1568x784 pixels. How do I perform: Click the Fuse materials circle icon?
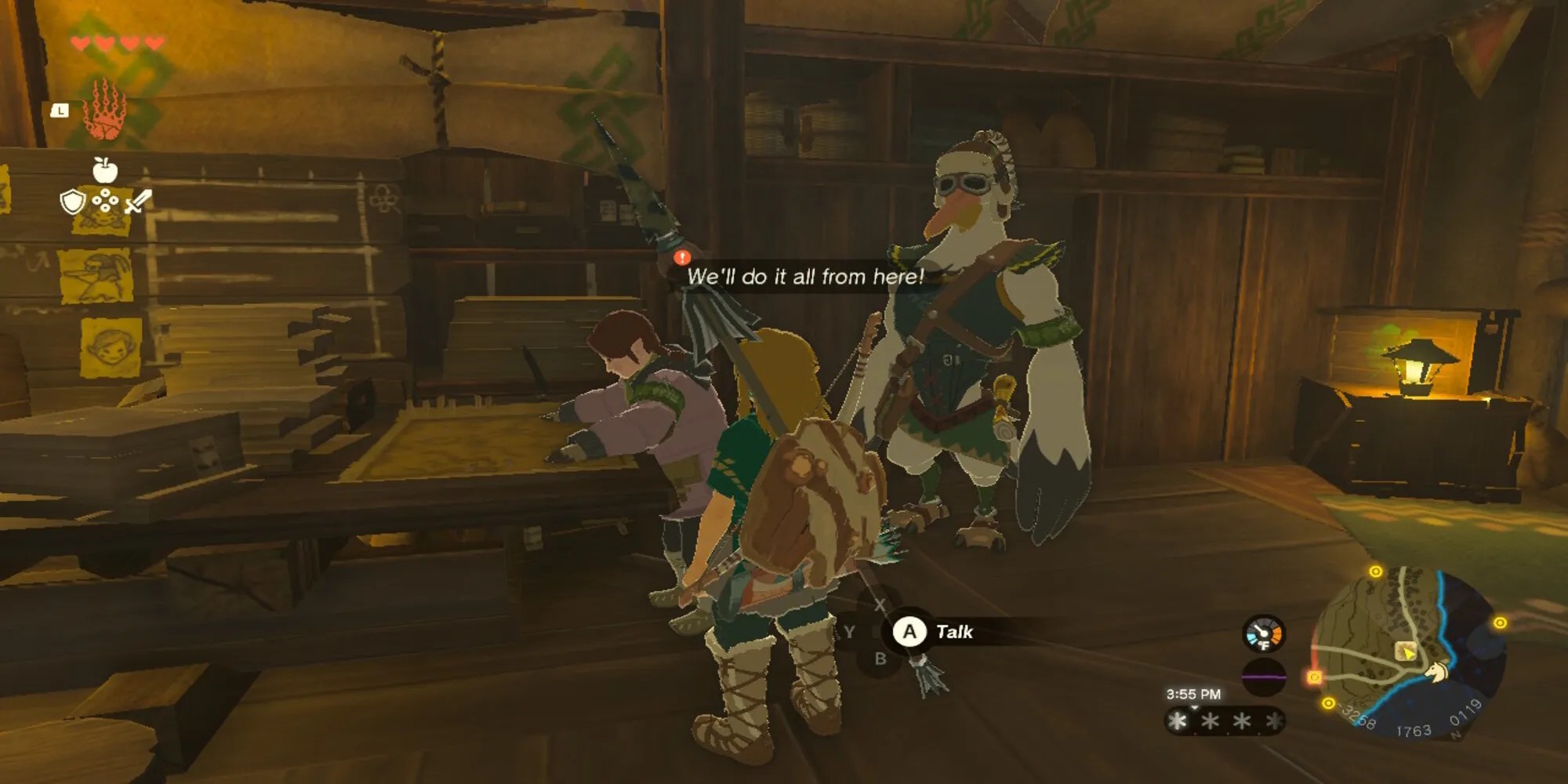pos(105,201)
